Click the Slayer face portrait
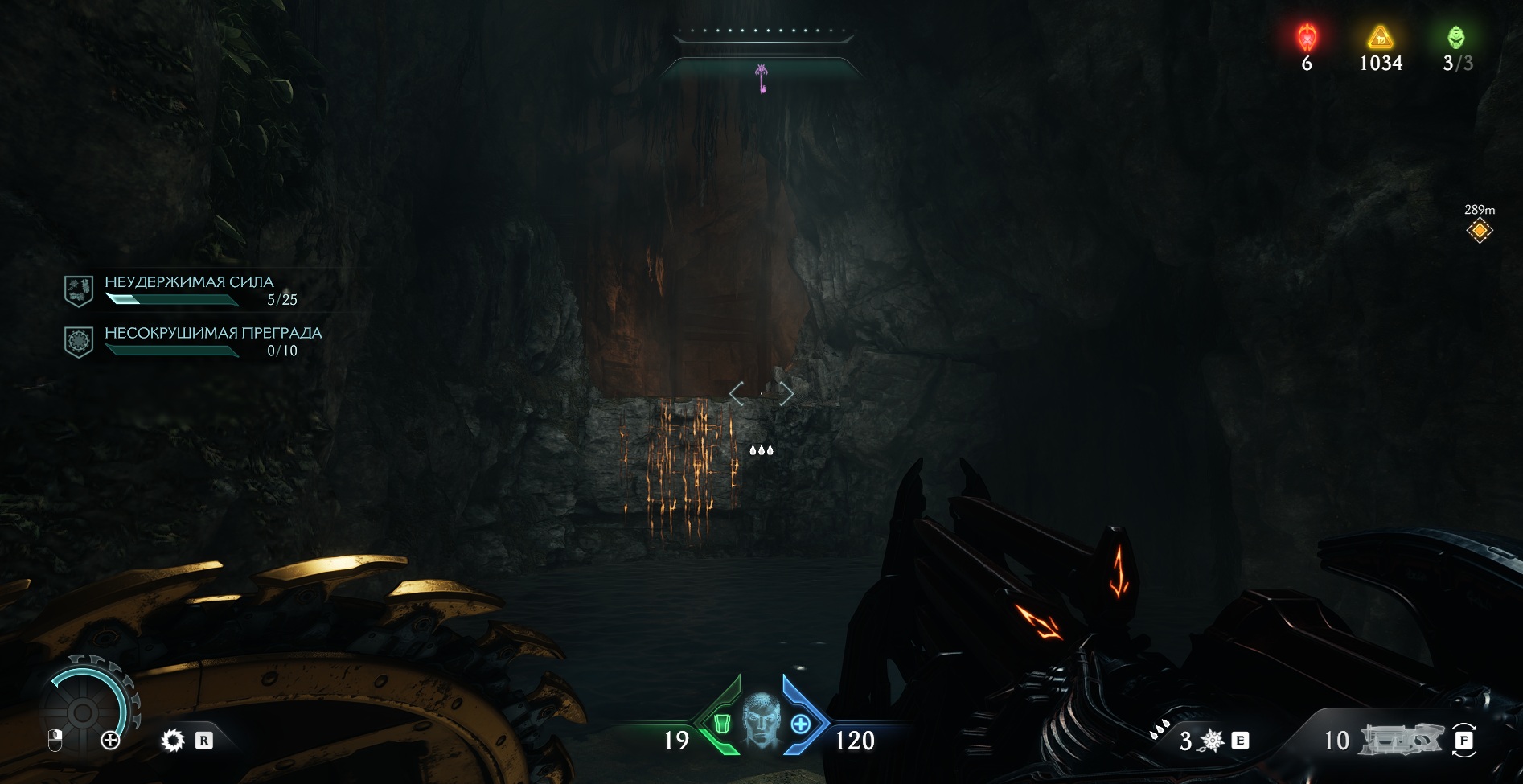 pos(760,720)
